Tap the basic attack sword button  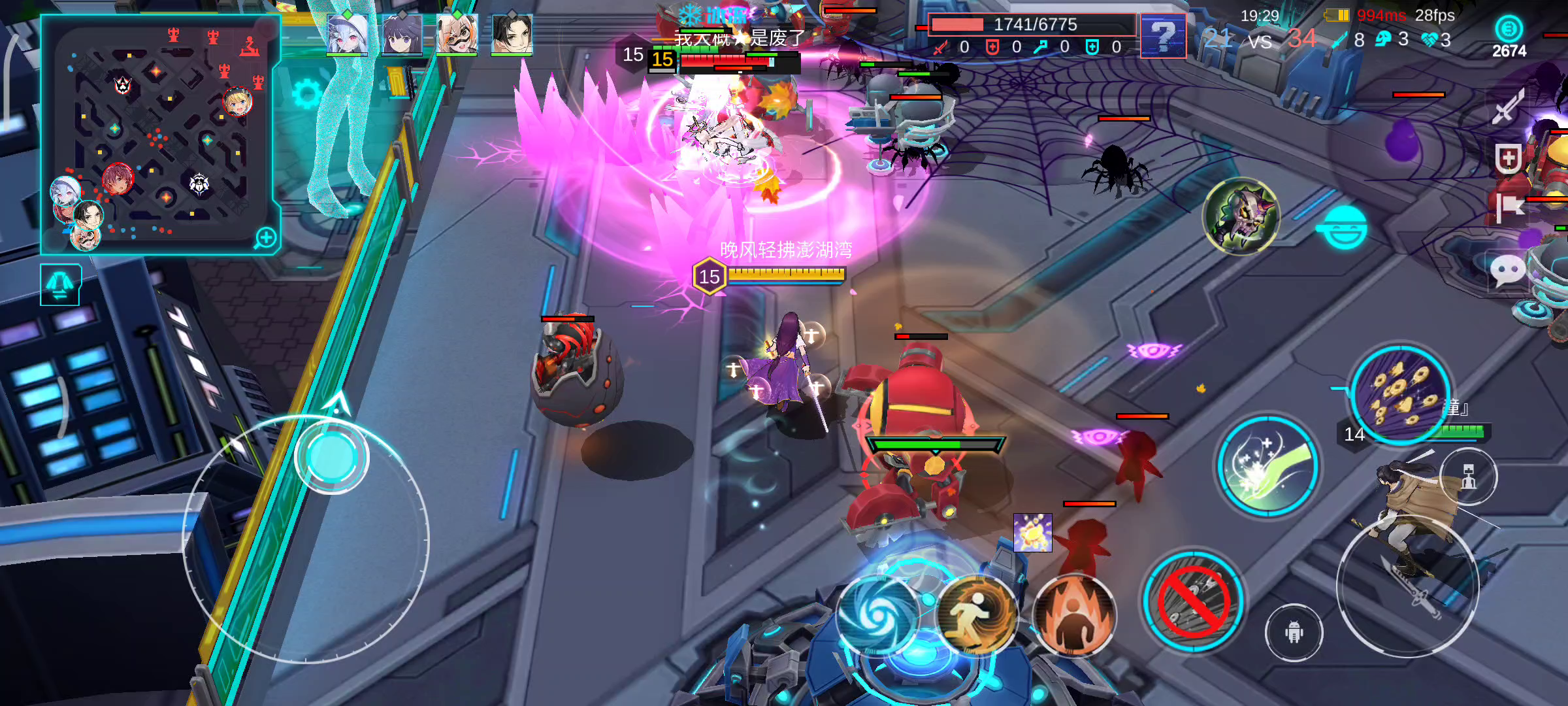tap(1407, 585)
